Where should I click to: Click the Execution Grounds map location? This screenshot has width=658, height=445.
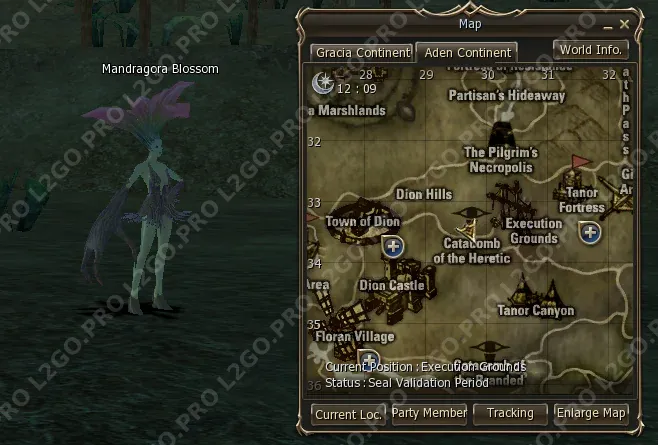533,231
